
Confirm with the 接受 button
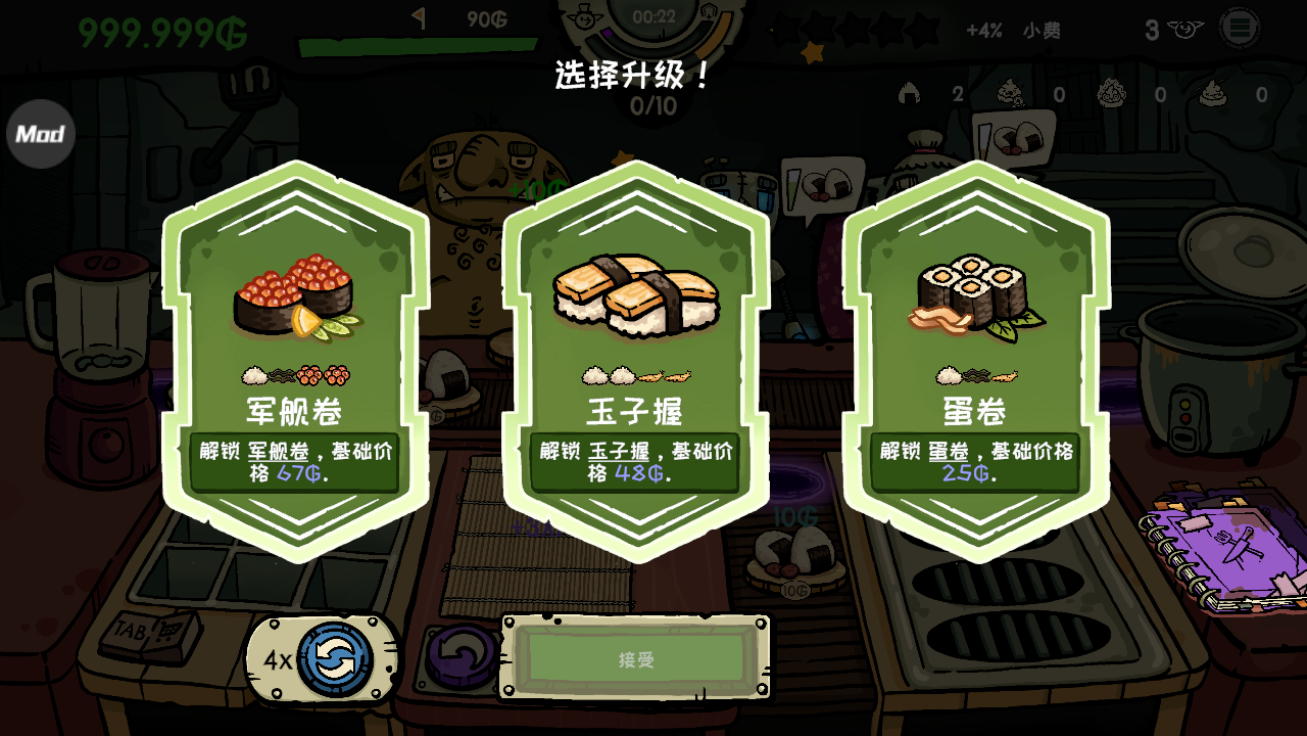click(x=636, y=659)
